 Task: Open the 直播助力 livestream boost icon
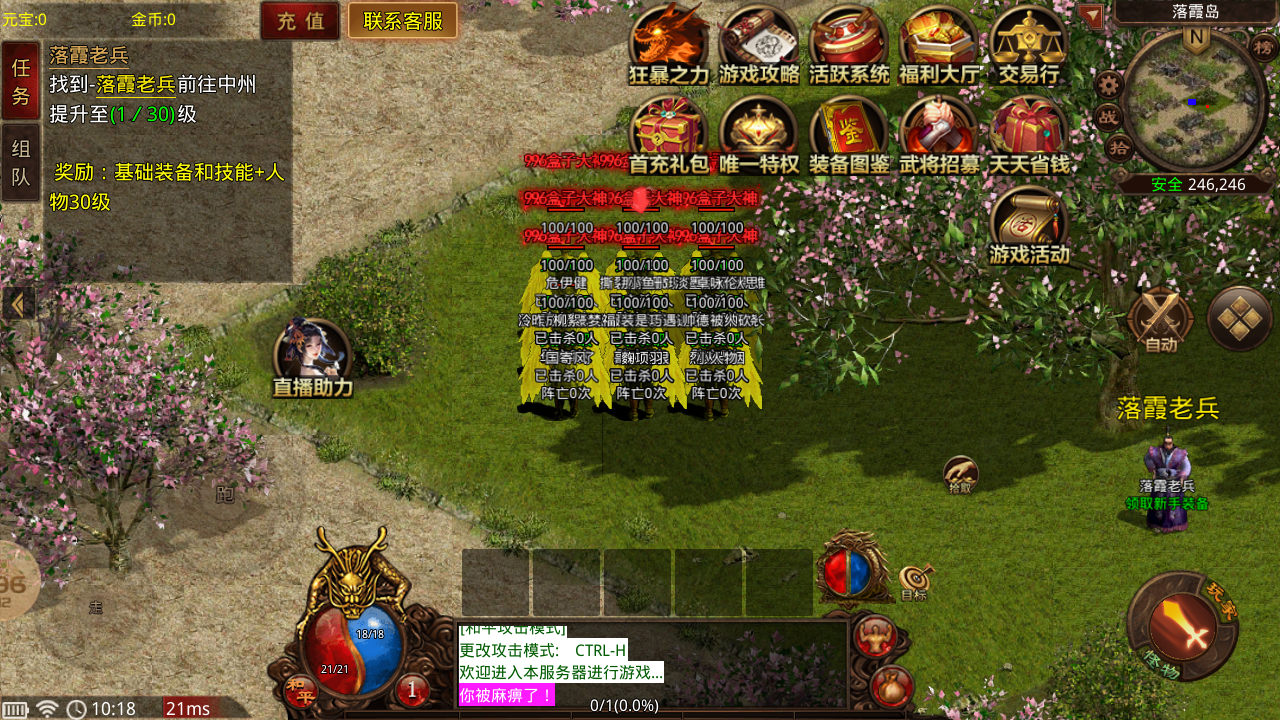312,357
